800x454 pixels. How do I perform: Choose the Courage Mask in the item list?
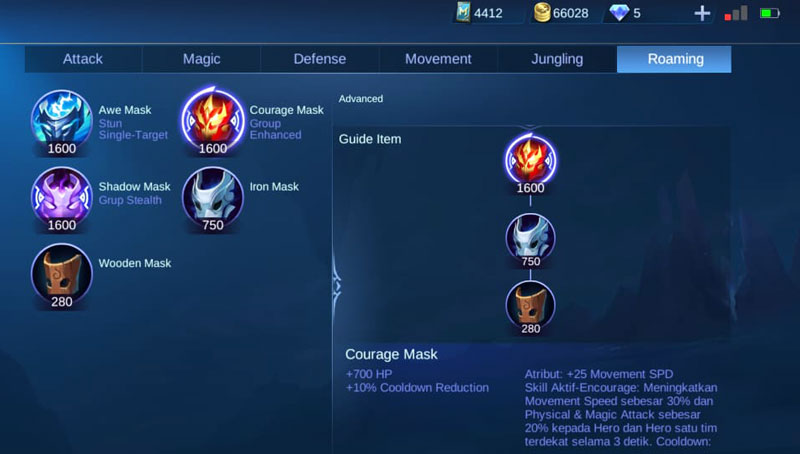tap(212, 119)
